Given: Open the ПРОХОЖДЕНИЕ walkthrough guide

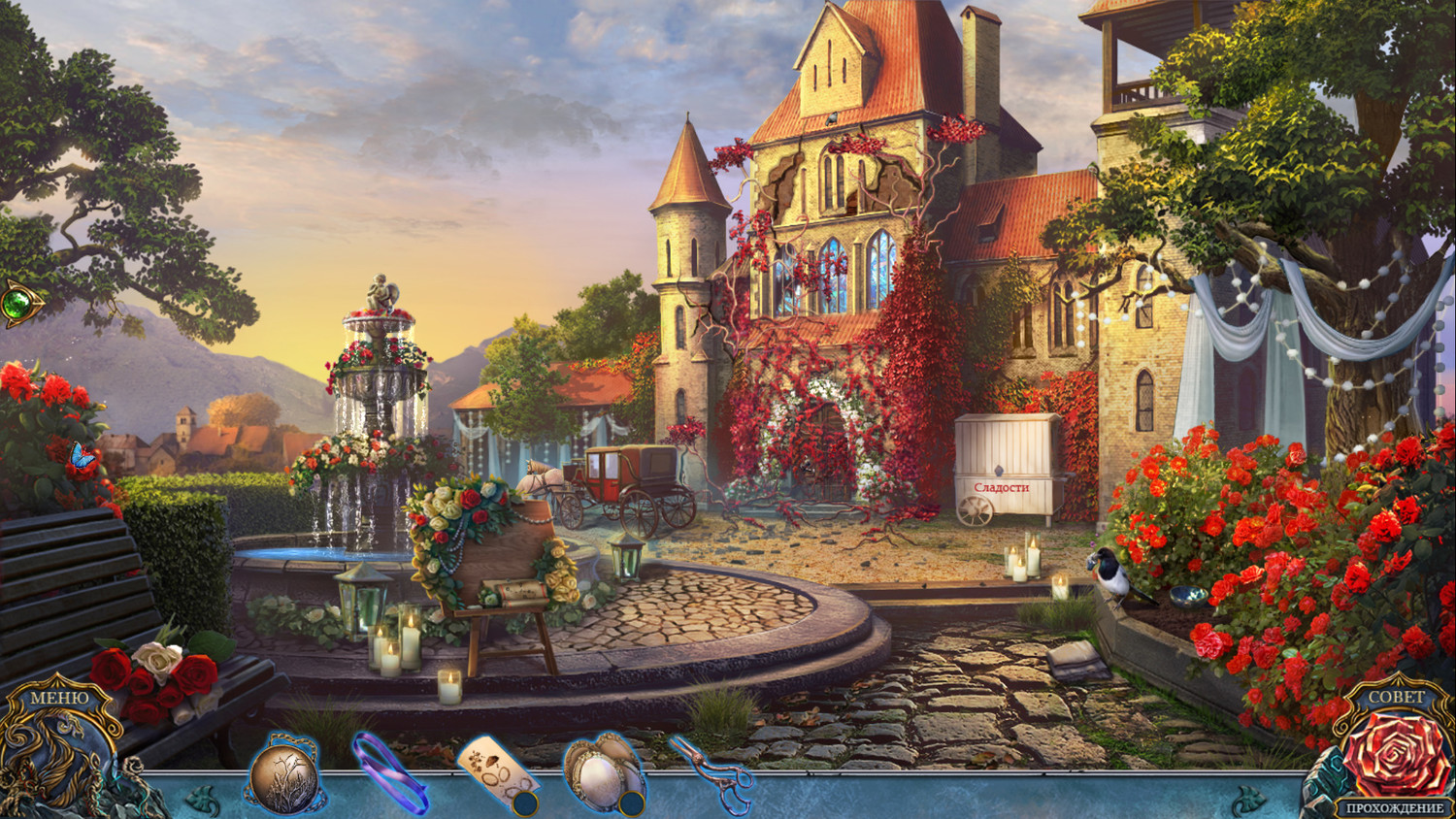Looking at the screenshot, I should click(x=1394, y=807).
